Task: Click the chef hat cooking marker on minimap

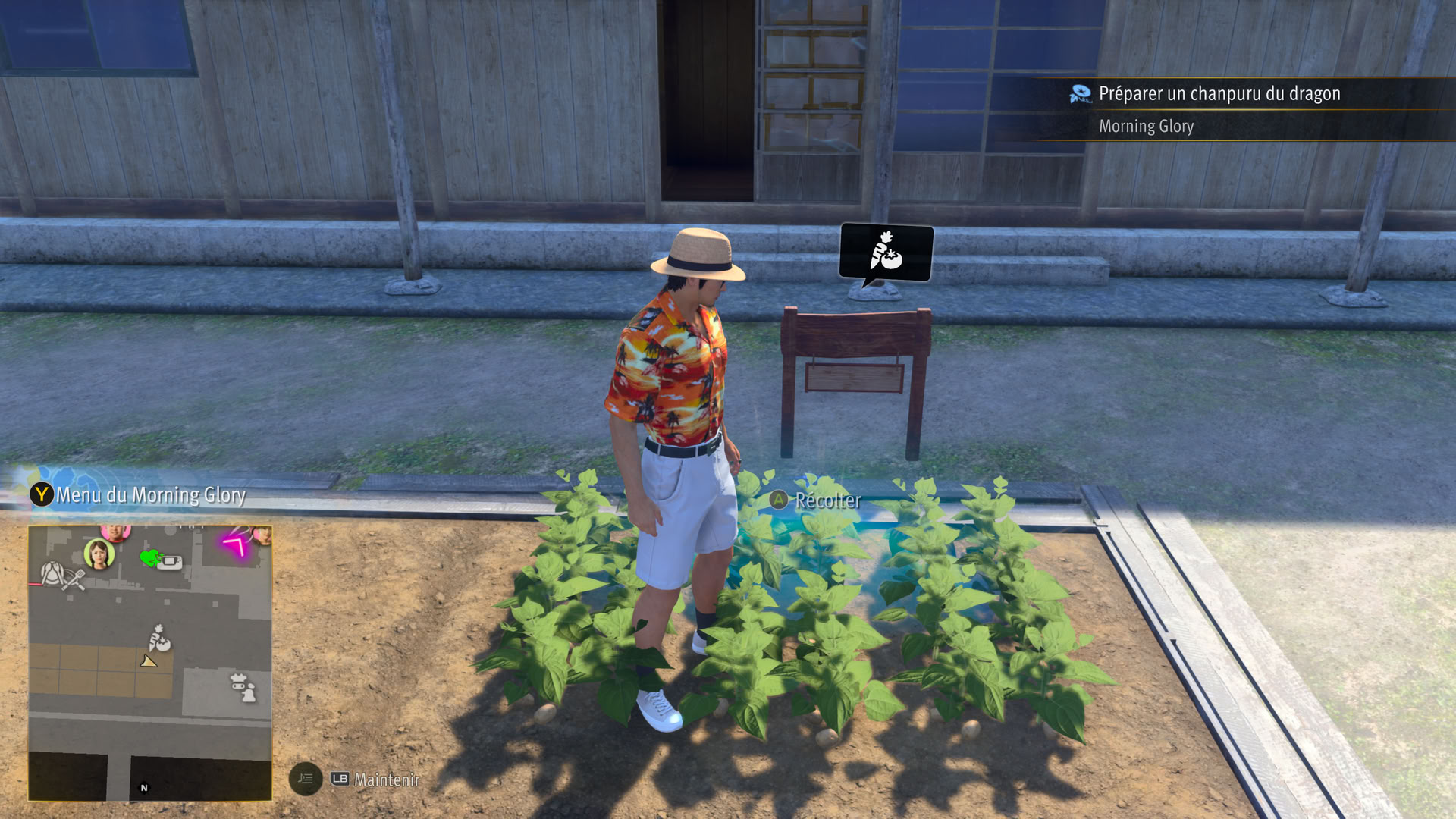Action: click(x=243, y=687)
